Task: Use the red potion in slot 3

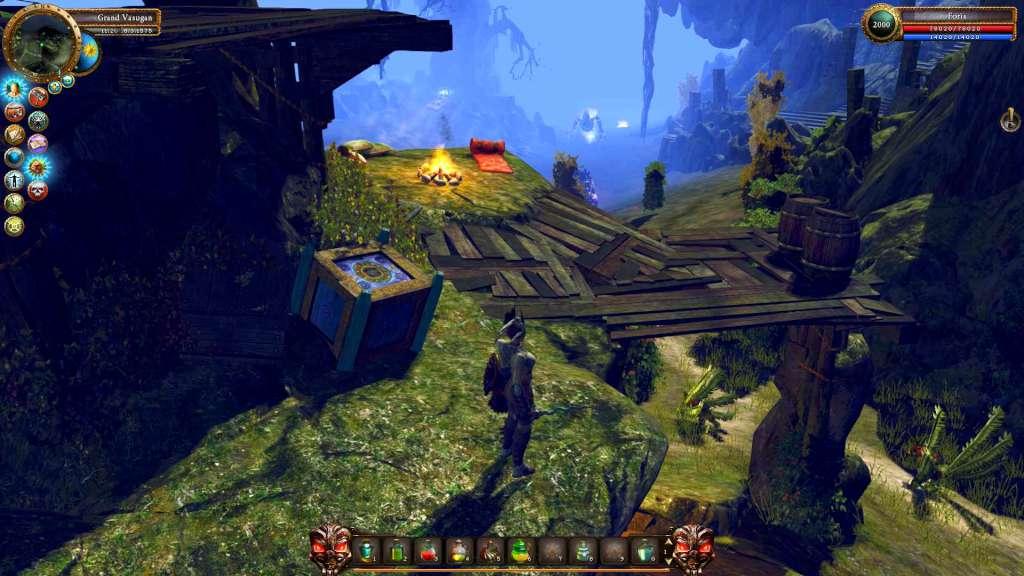Action: click(x=428, y=550)
